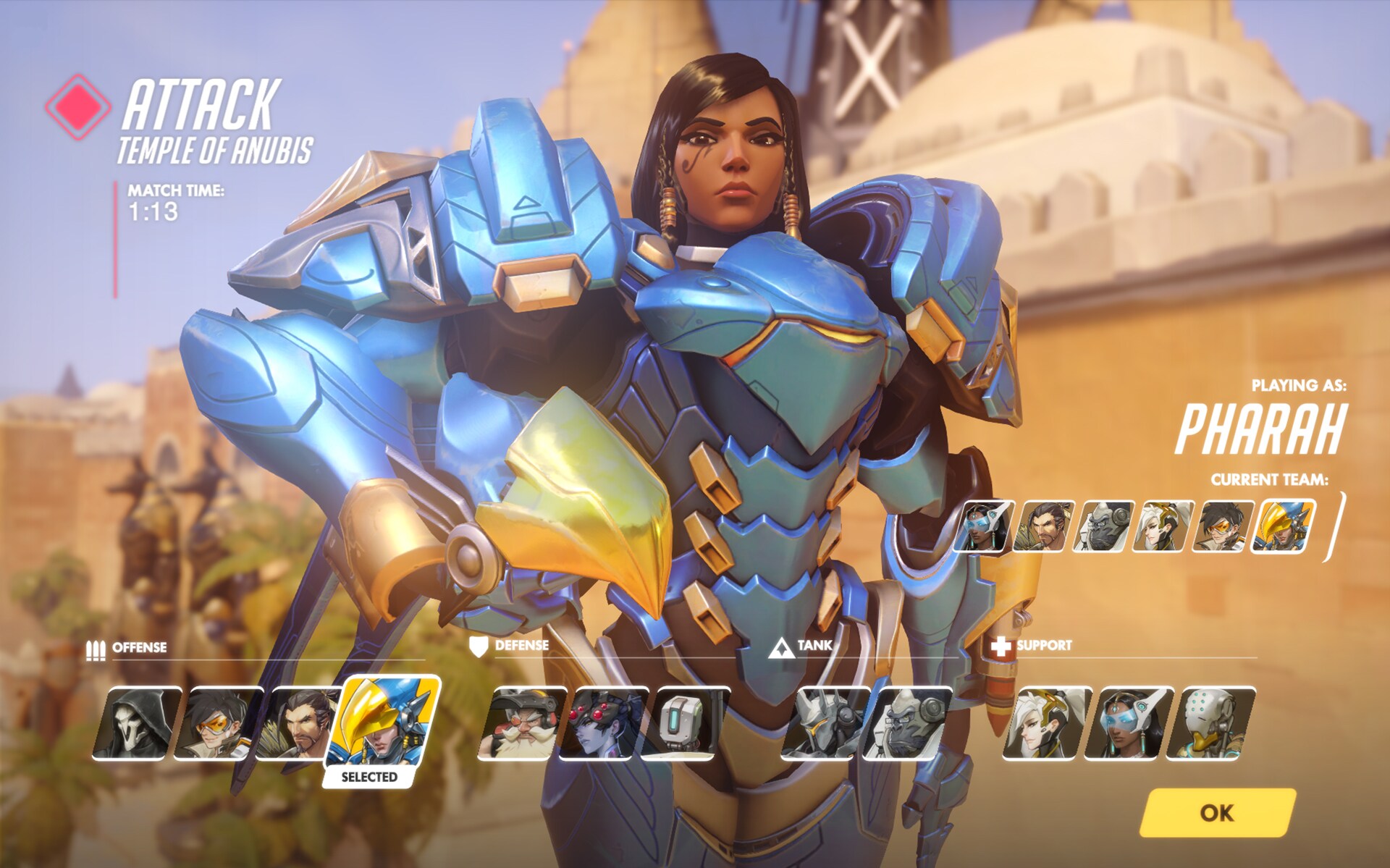Select Reinhardt from the Tank heroes
Image resolution: width=1390 pixels, height=868 pixels.
tap(827, 722)
